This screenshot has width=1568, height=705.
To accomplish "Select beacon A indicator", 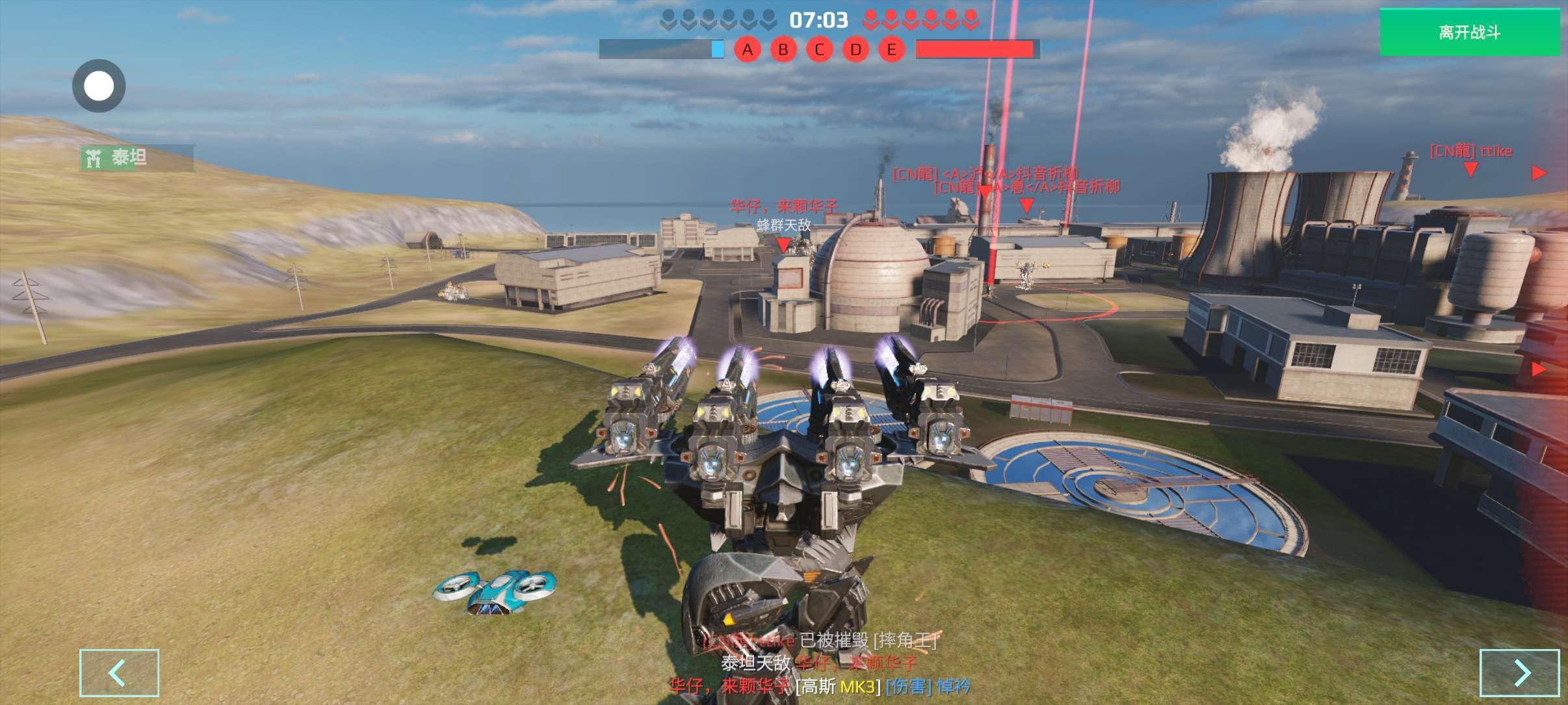I will pos(748,49).
